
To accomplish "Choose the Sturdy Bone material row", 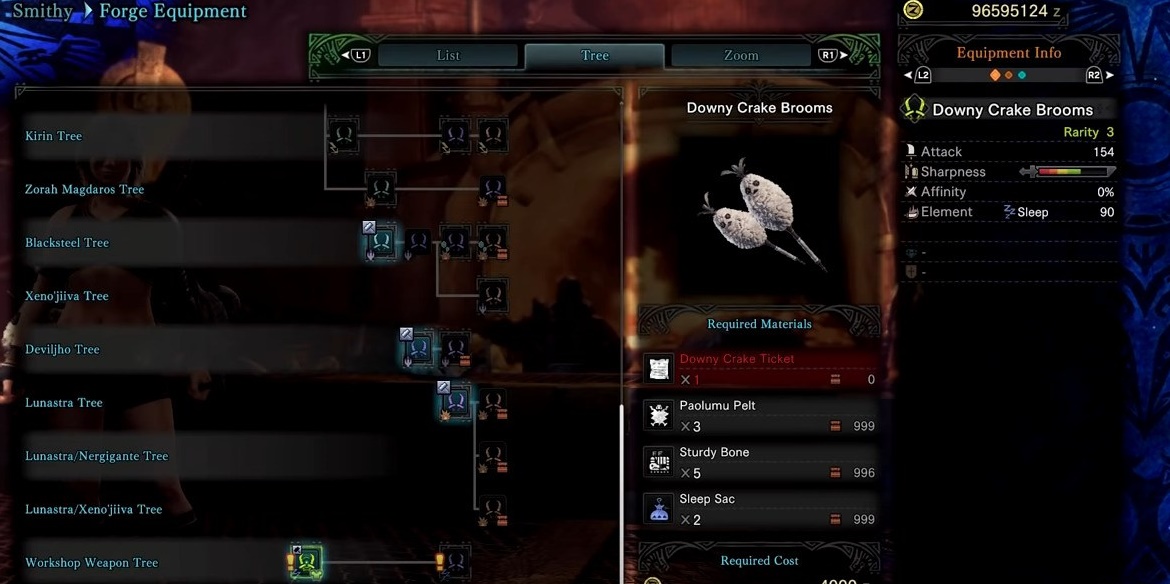I will (x=760, y=462).
